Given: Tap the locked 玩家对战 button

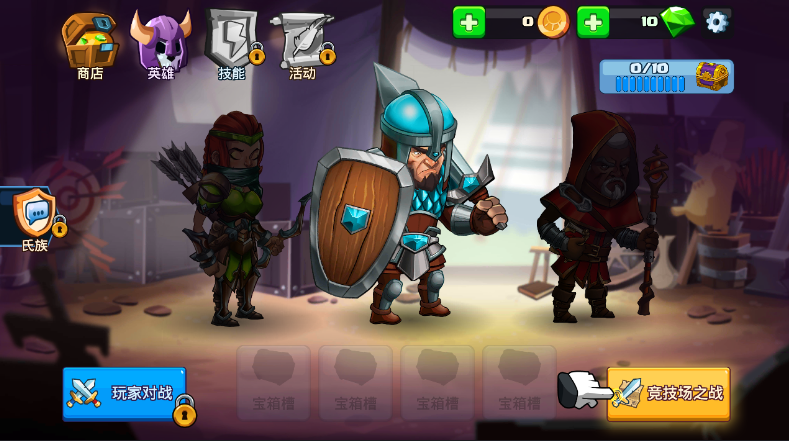Looking at the screenshot, I should coord(125,393).
